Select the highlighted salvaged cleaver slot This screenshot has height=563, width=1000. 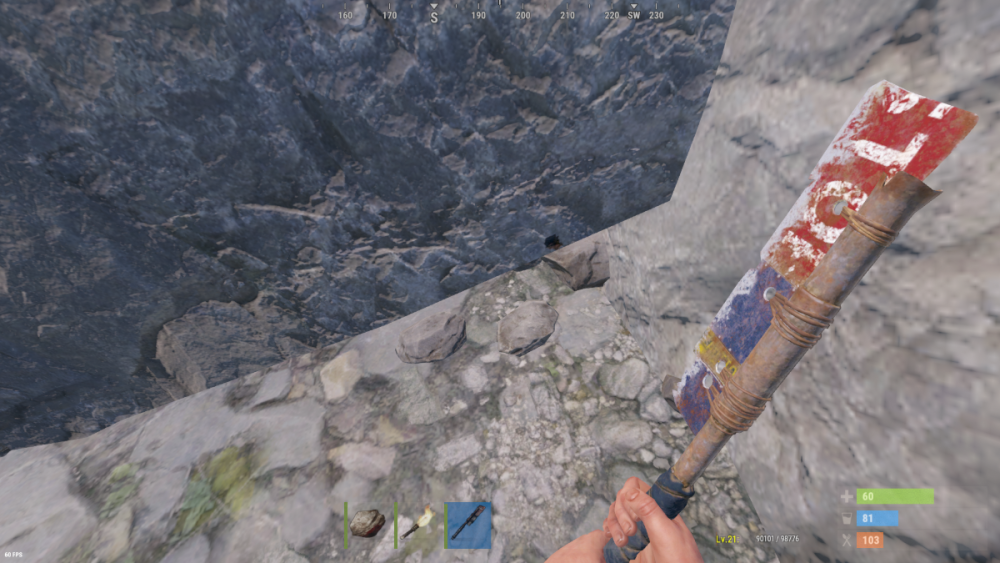[468, 524]
